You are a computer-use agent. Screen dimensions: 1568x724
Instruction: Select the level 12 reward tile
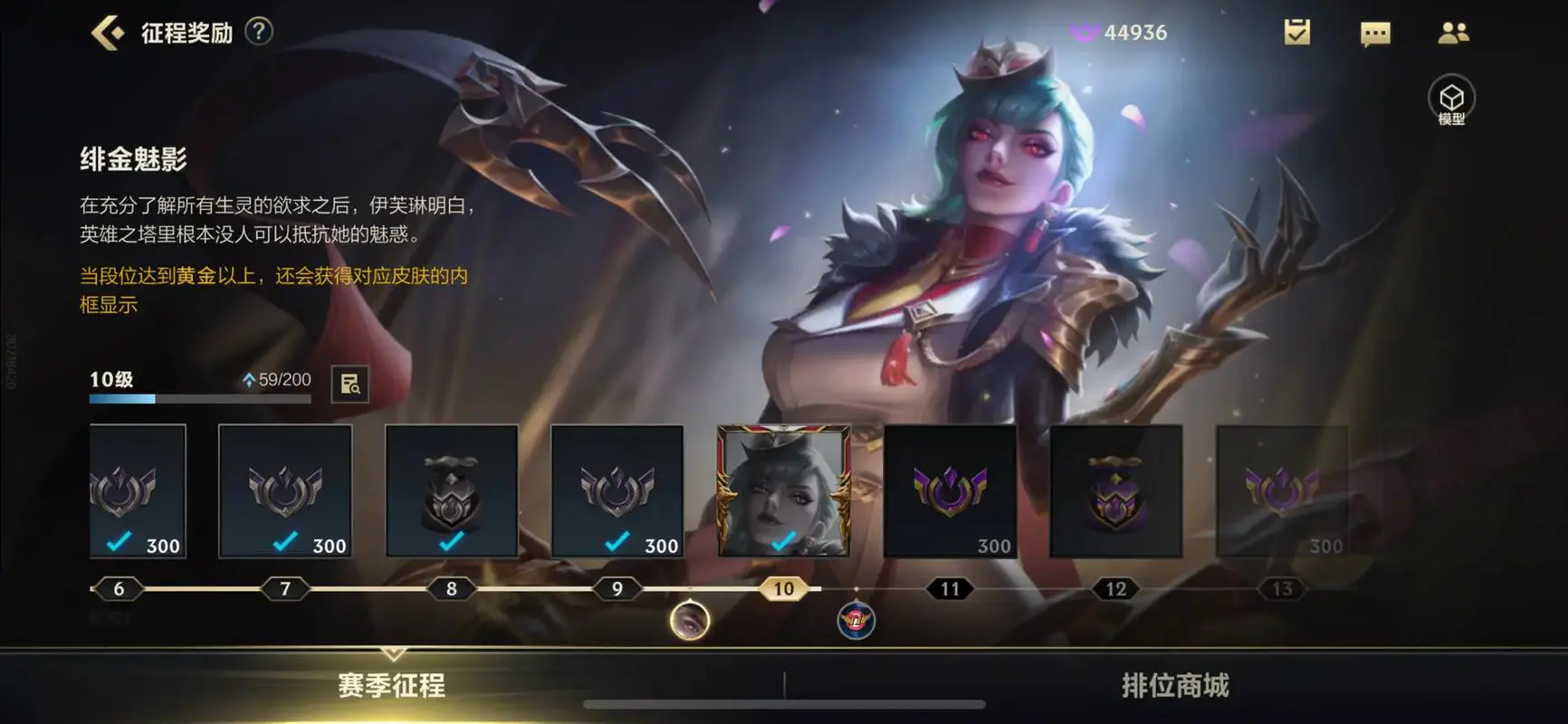point(1116,491)
